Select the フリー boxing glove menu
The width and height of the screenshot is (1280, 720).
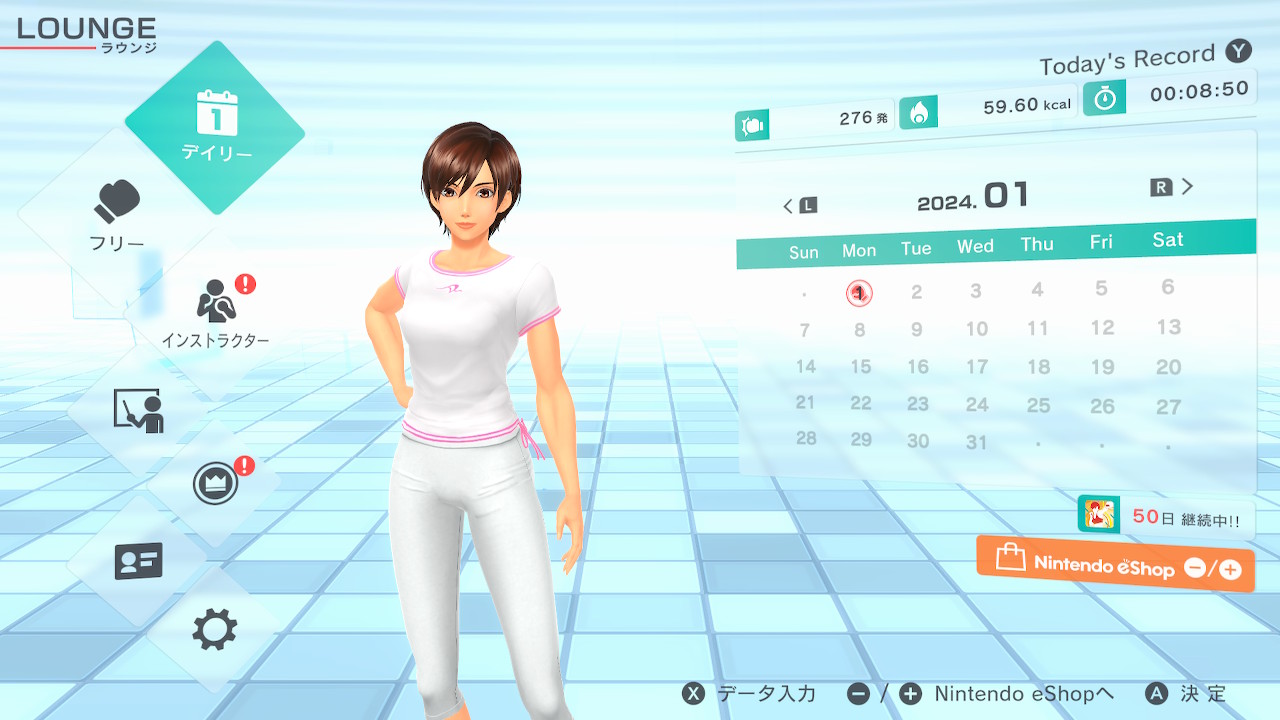(117, 215)
